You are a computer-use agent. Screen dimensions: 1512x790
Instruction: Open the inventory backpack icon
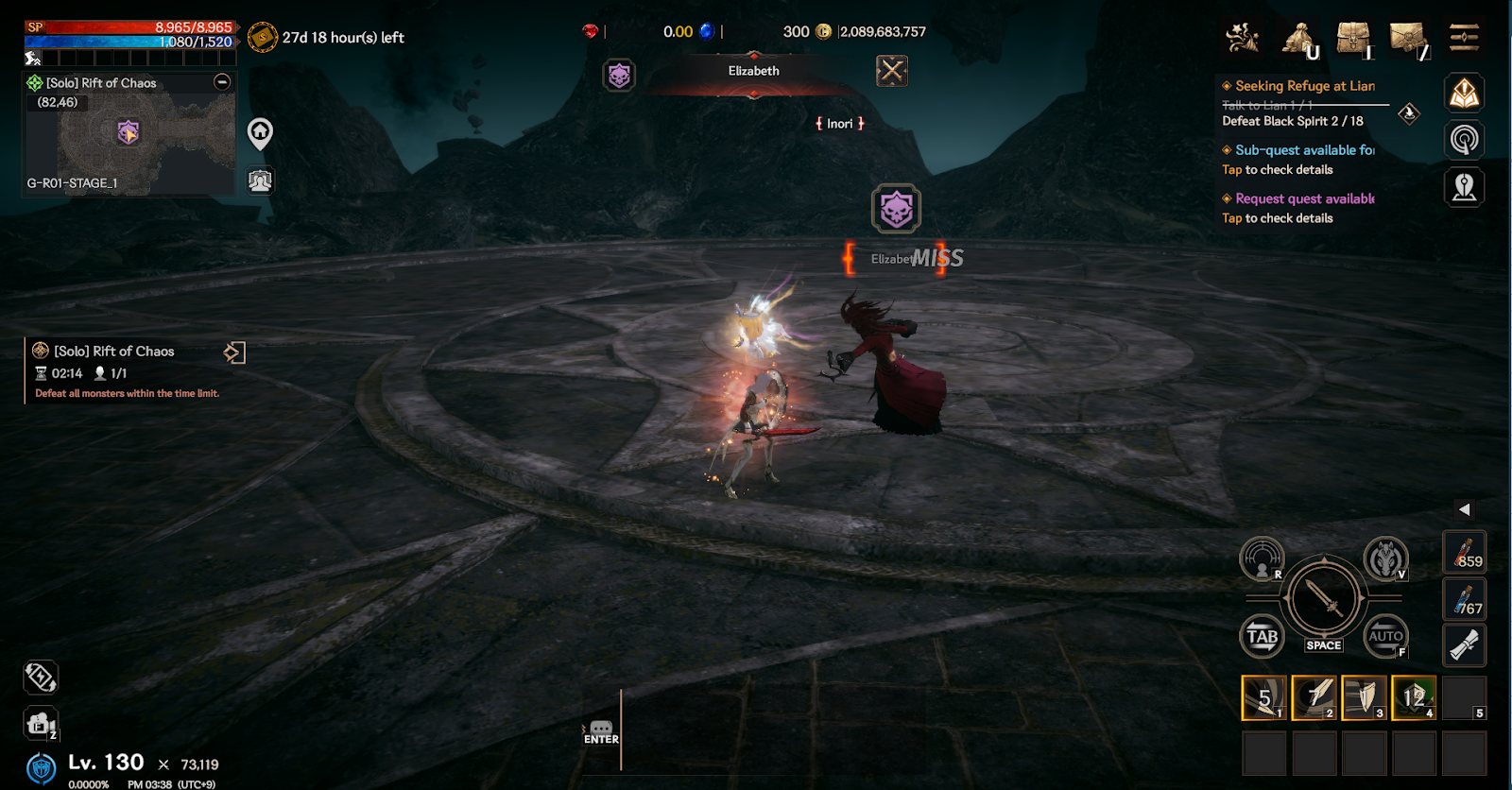tap(1353, 39)
